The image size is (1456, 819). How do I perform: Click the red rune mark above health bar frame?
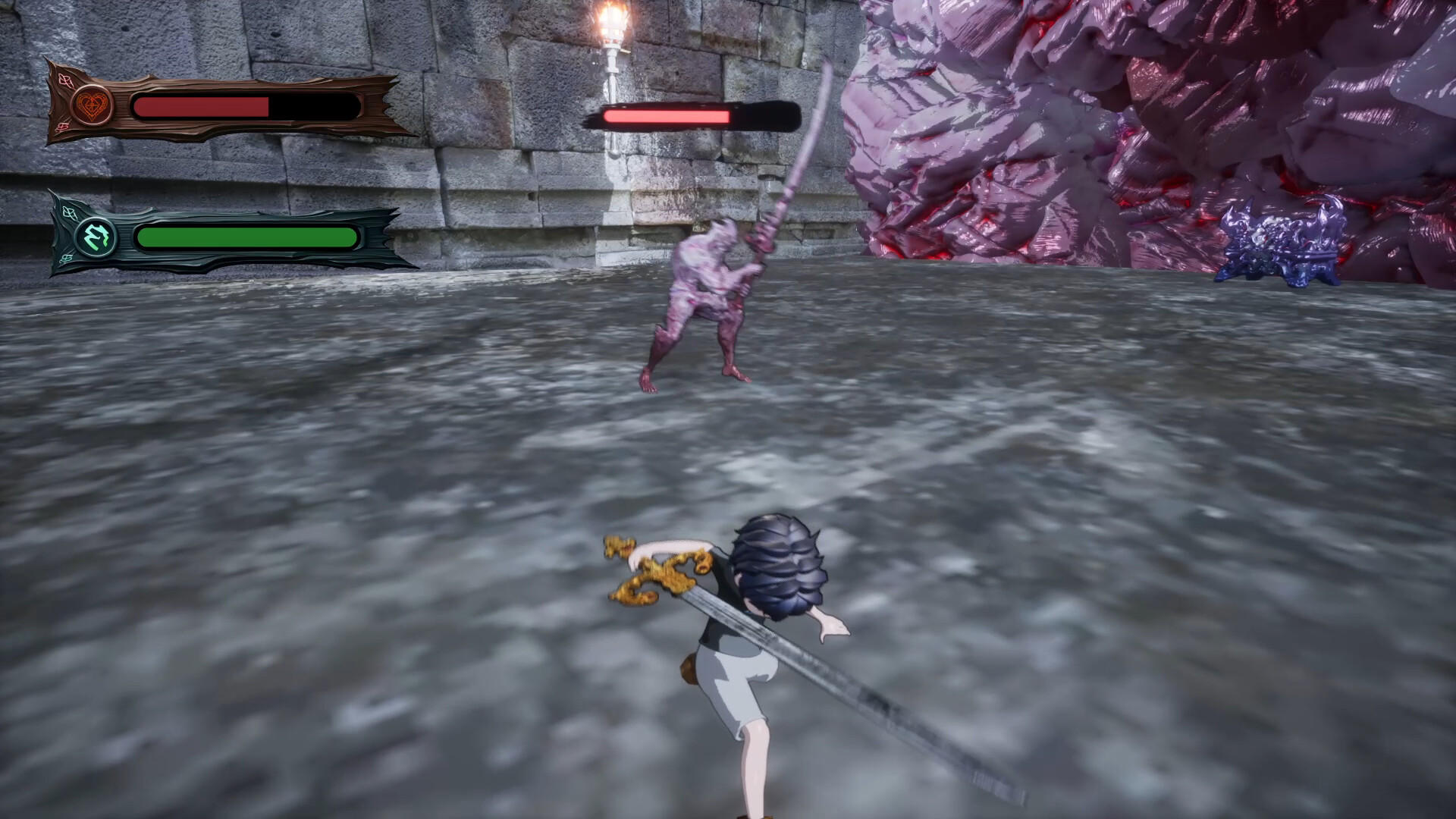coord(67,81)
